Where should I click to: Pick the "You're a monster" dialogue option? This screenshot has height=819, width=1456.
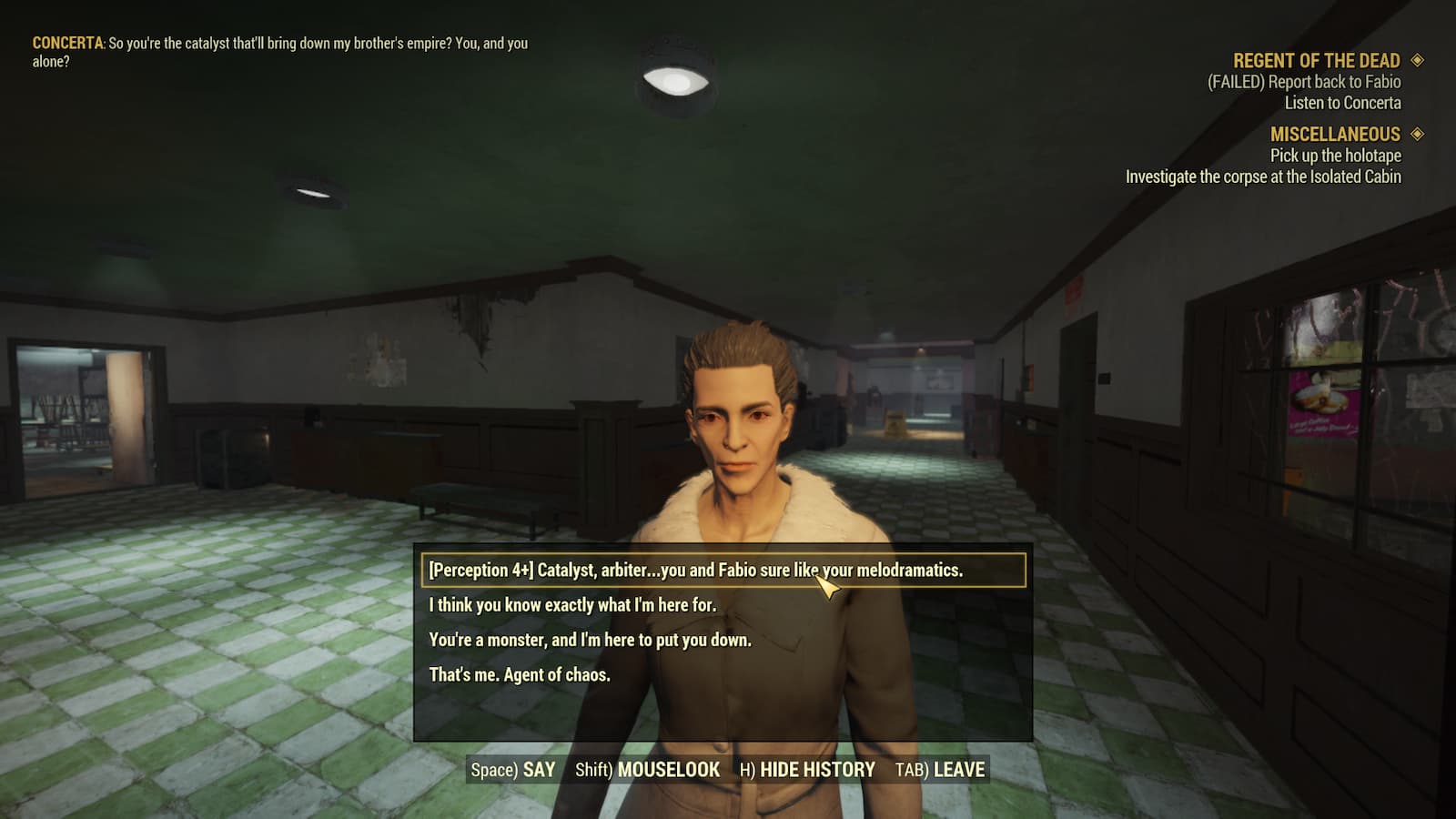pyautogui.click(x=590, y=640)
